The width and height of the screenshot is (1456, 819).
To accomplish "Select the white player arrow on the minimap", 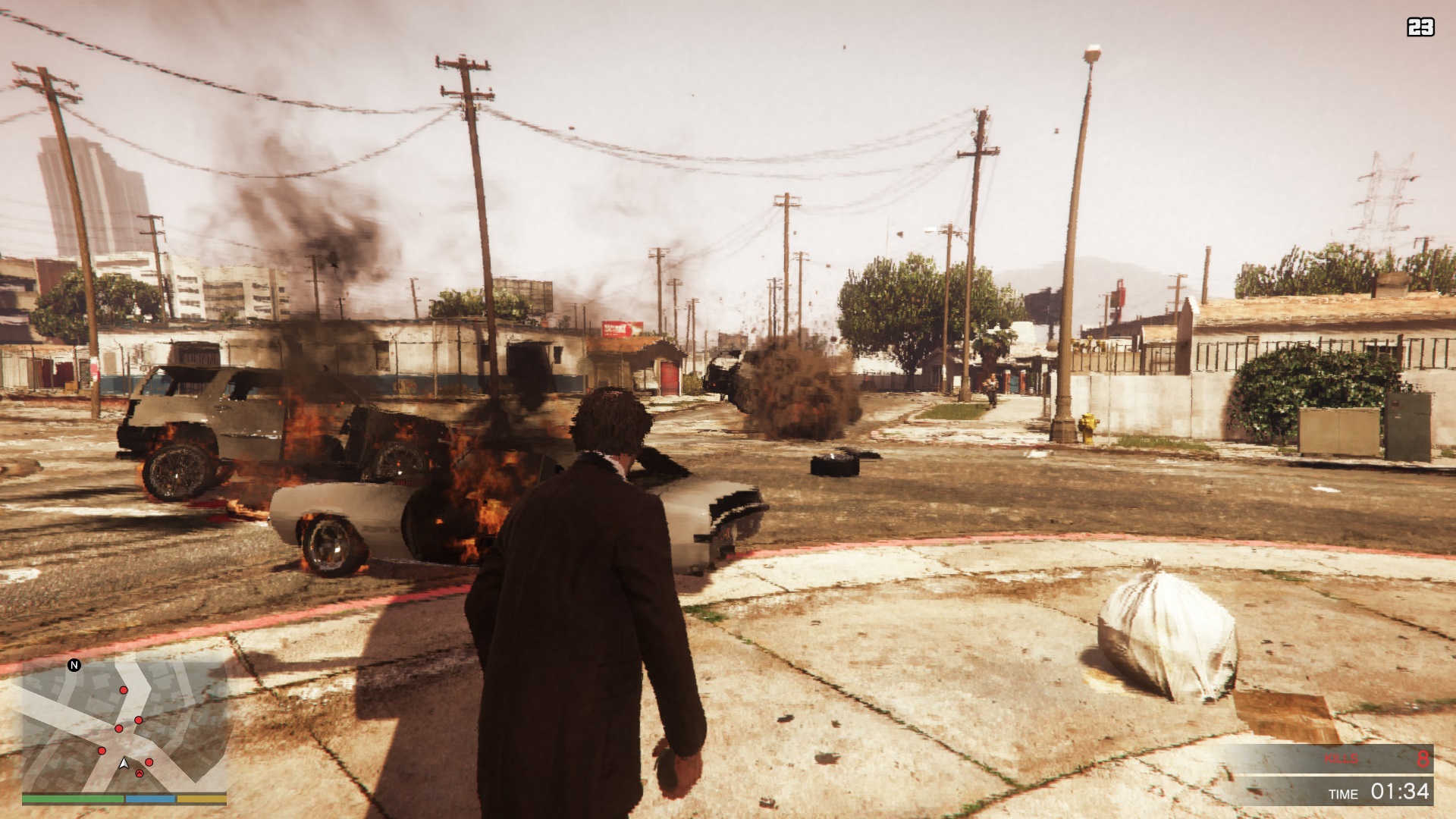I will tap(124, 764).
